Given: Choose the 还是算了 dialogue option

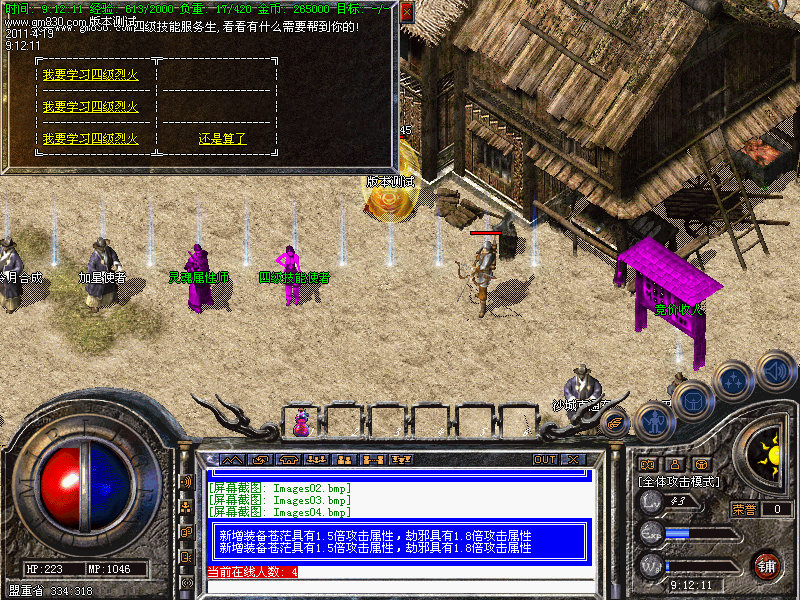Looking at the screenshot, I should pyautogui.click(x=222, y=139).
